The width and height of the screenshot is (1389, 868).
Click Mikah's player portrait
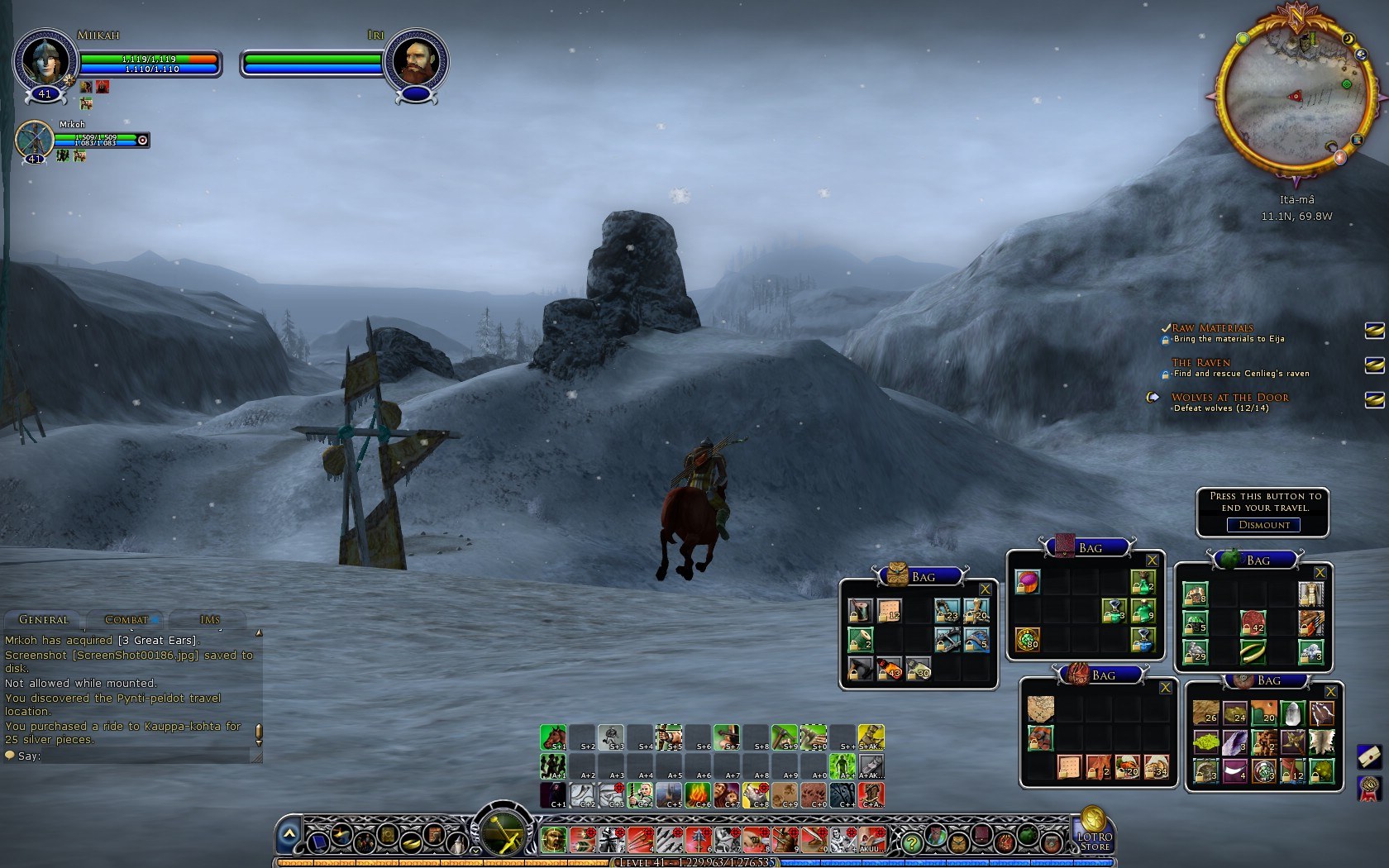pos(44,60)
